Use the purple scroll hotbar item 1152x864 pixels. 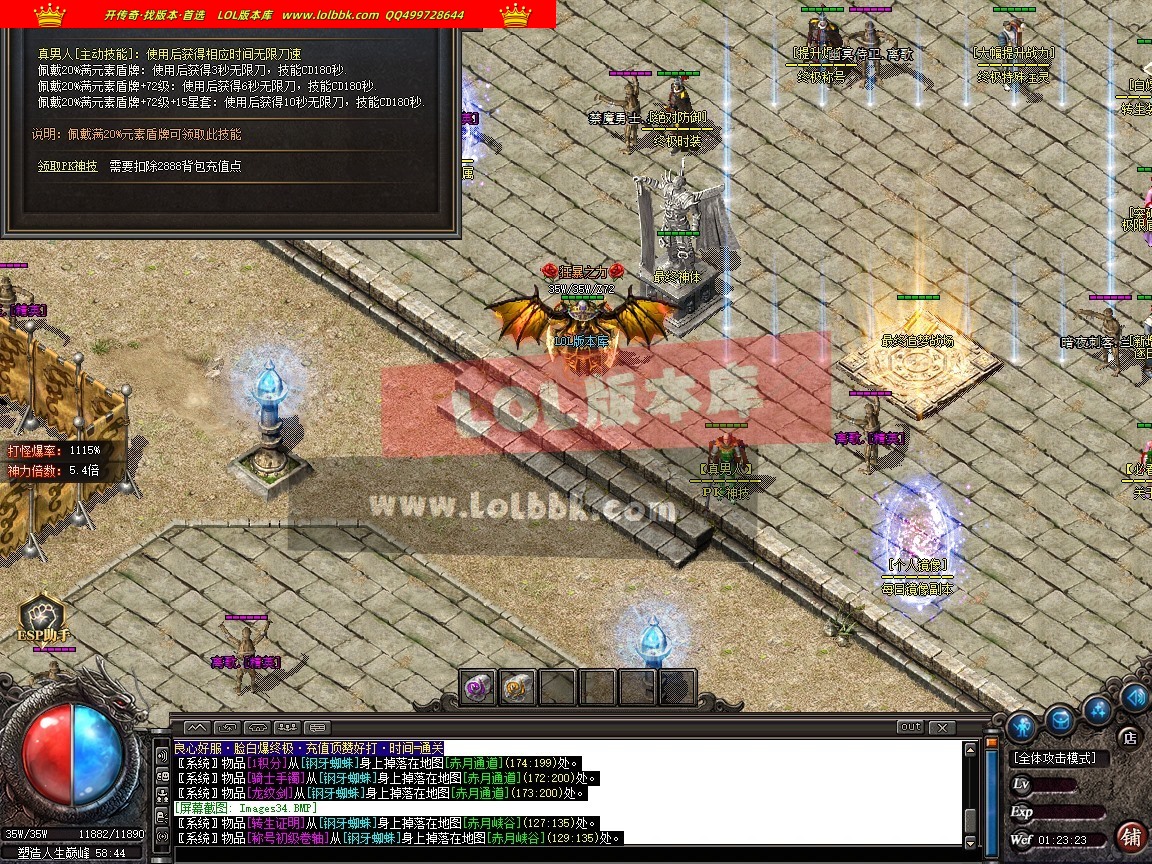(x=479, y=687)
